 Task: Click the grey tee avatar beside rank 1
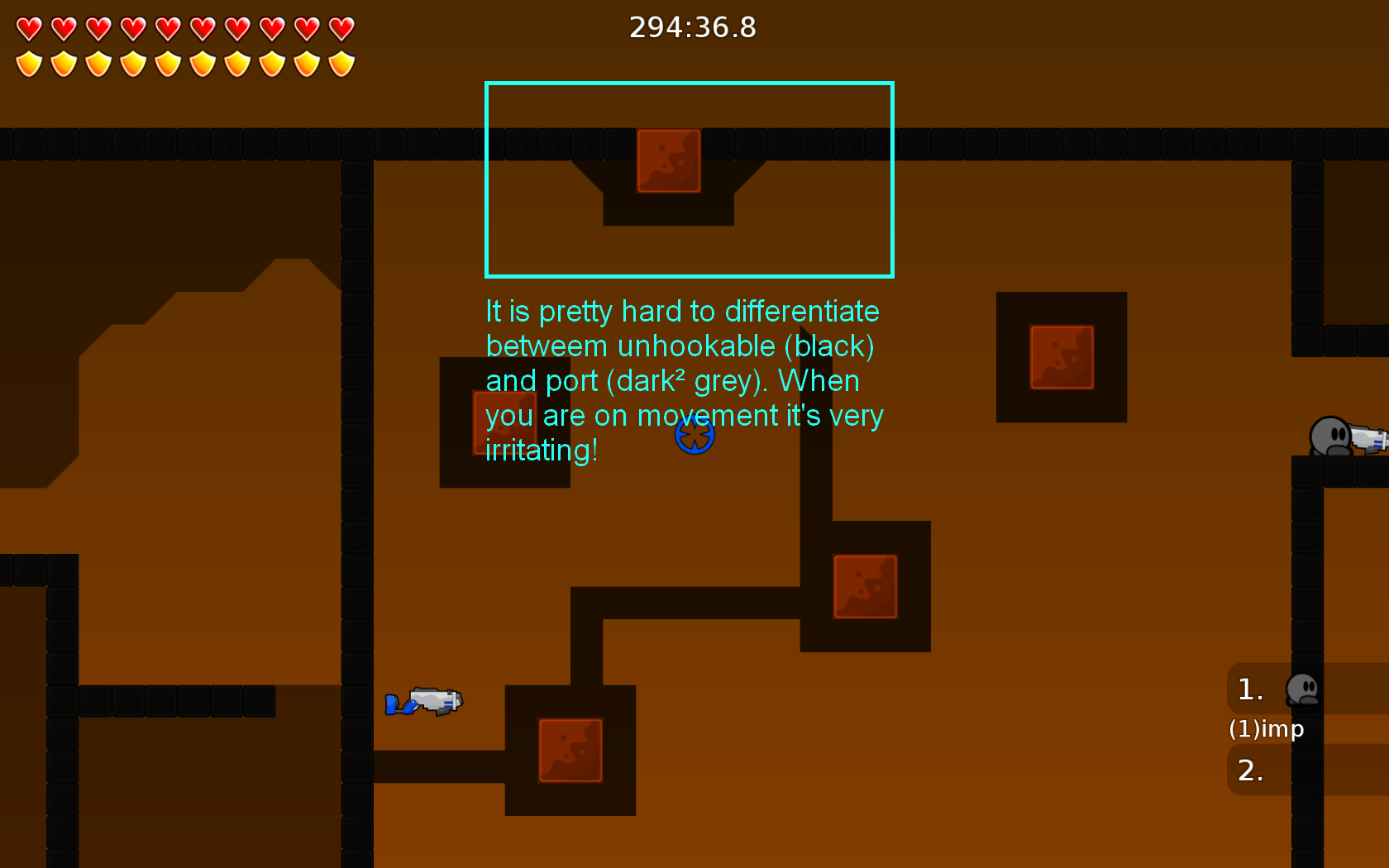pos(1303,690)
